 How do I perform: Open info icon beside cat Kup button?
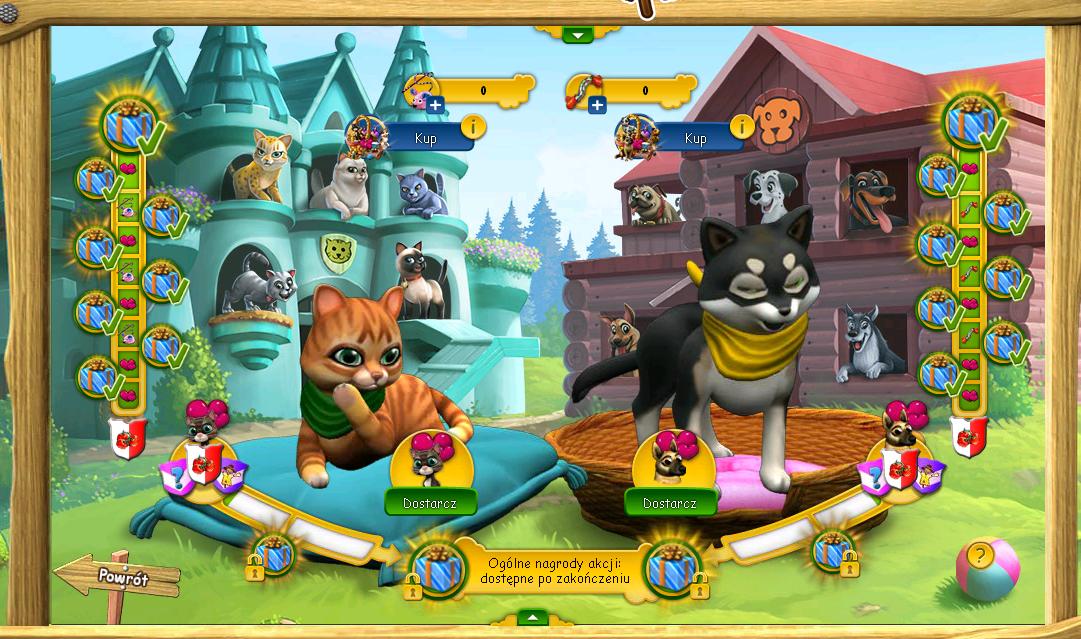(x=473, y=127)
